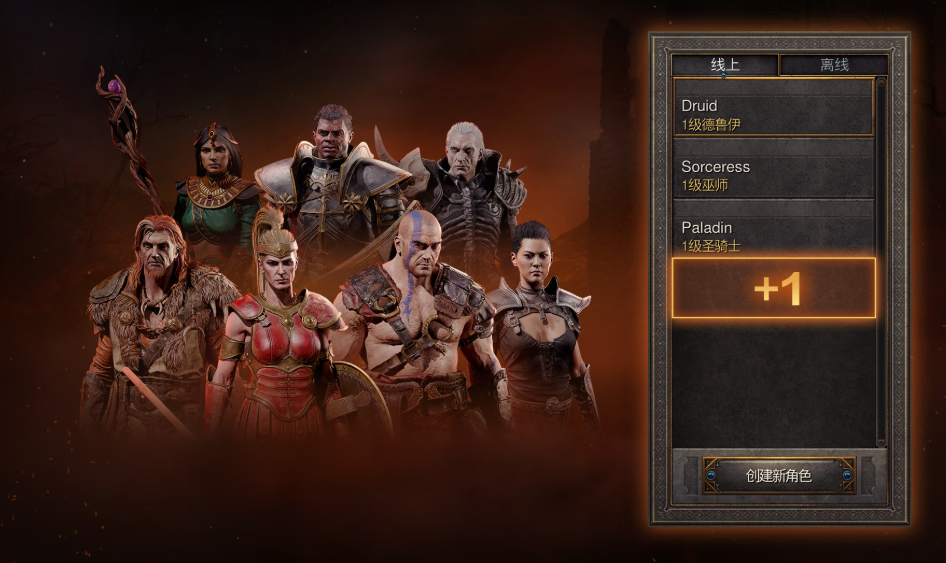The image size is (946, 563).
Task: Click the 创建新角色 create character button
Action: point(779,476)
